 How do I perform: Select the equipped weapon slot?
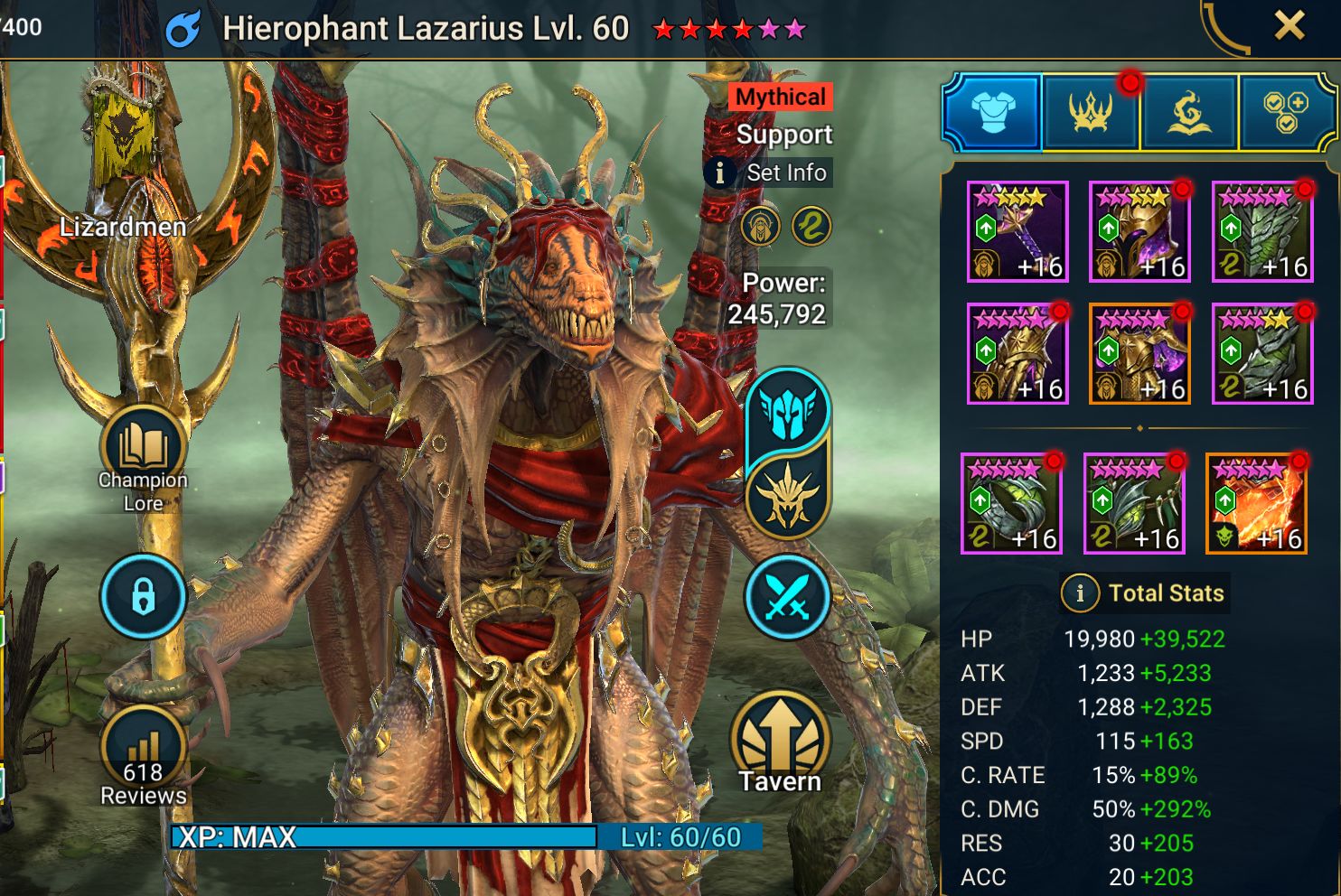(x=1017, y=232)
